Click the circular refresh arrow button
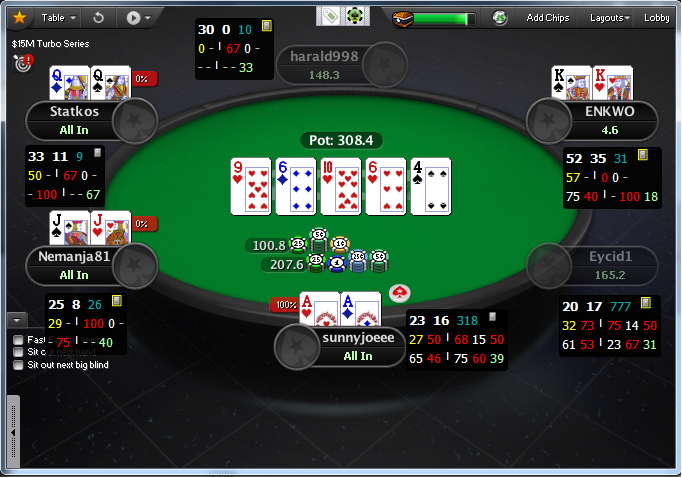The width and height of the screenshot is (682, 477). [x=98, y=17]
